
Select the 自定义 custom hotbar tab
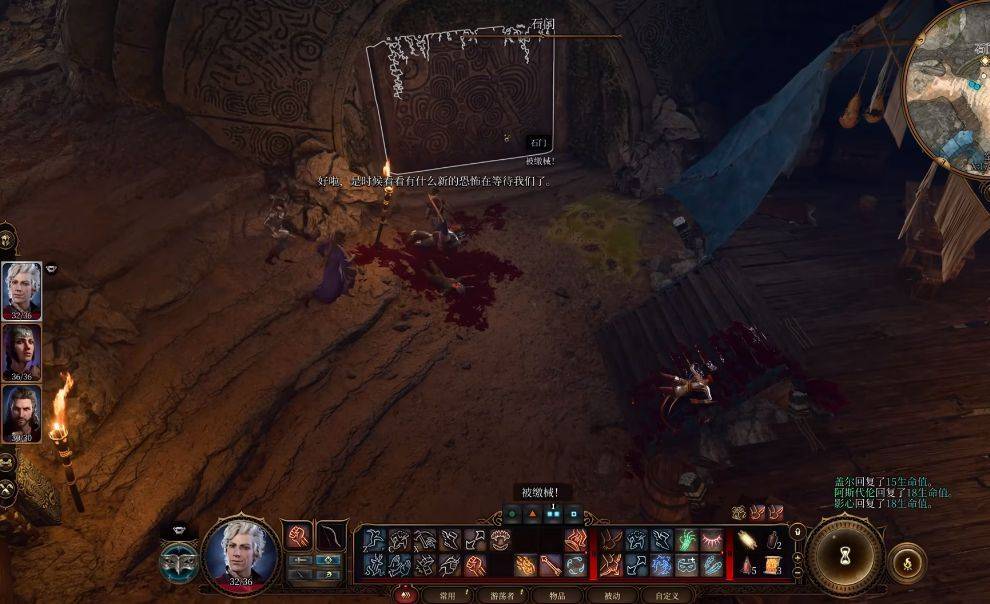coord(668,596)
